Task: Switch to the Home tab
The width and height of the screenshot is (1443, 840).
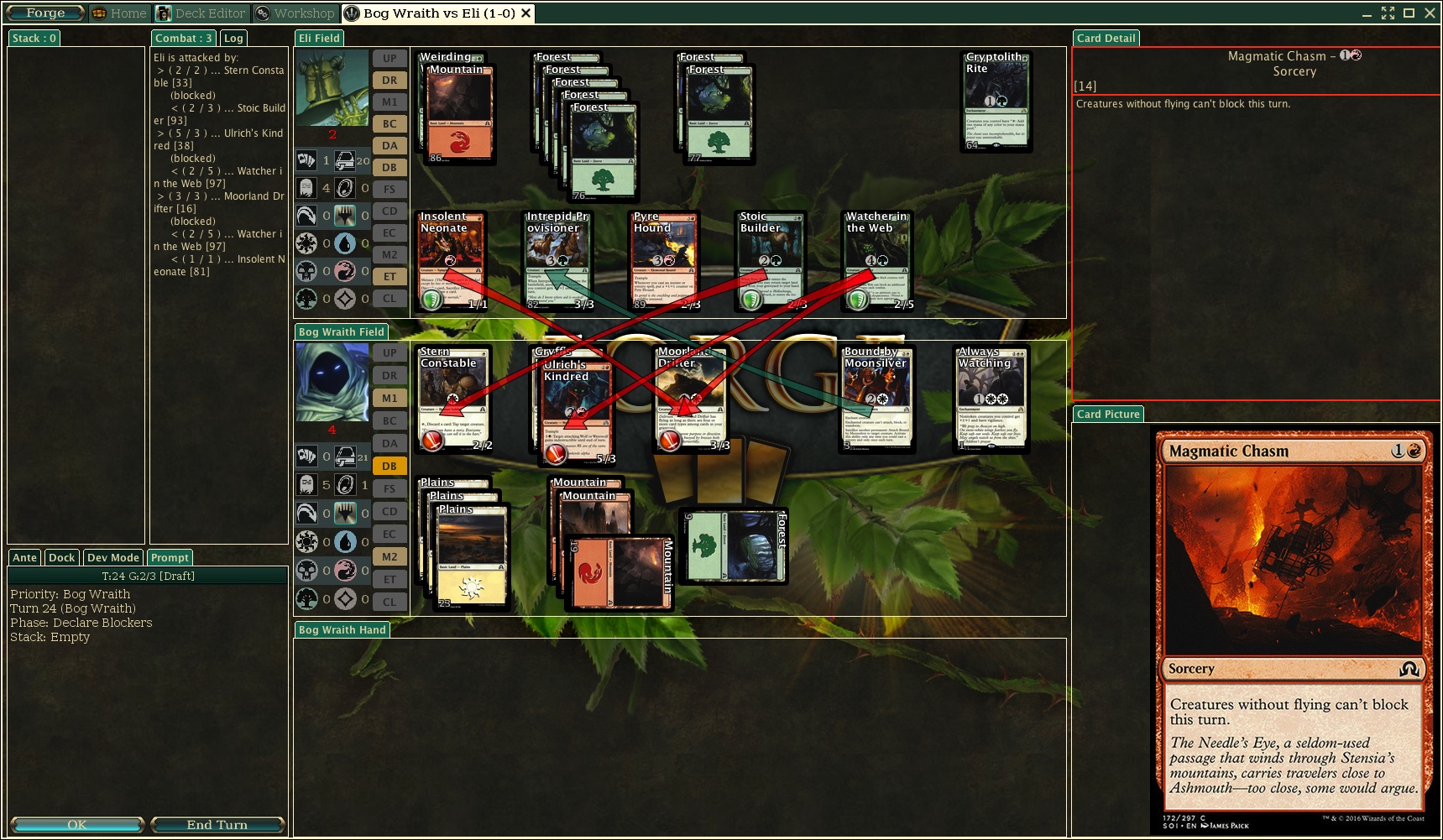Action: click(120, 13)
